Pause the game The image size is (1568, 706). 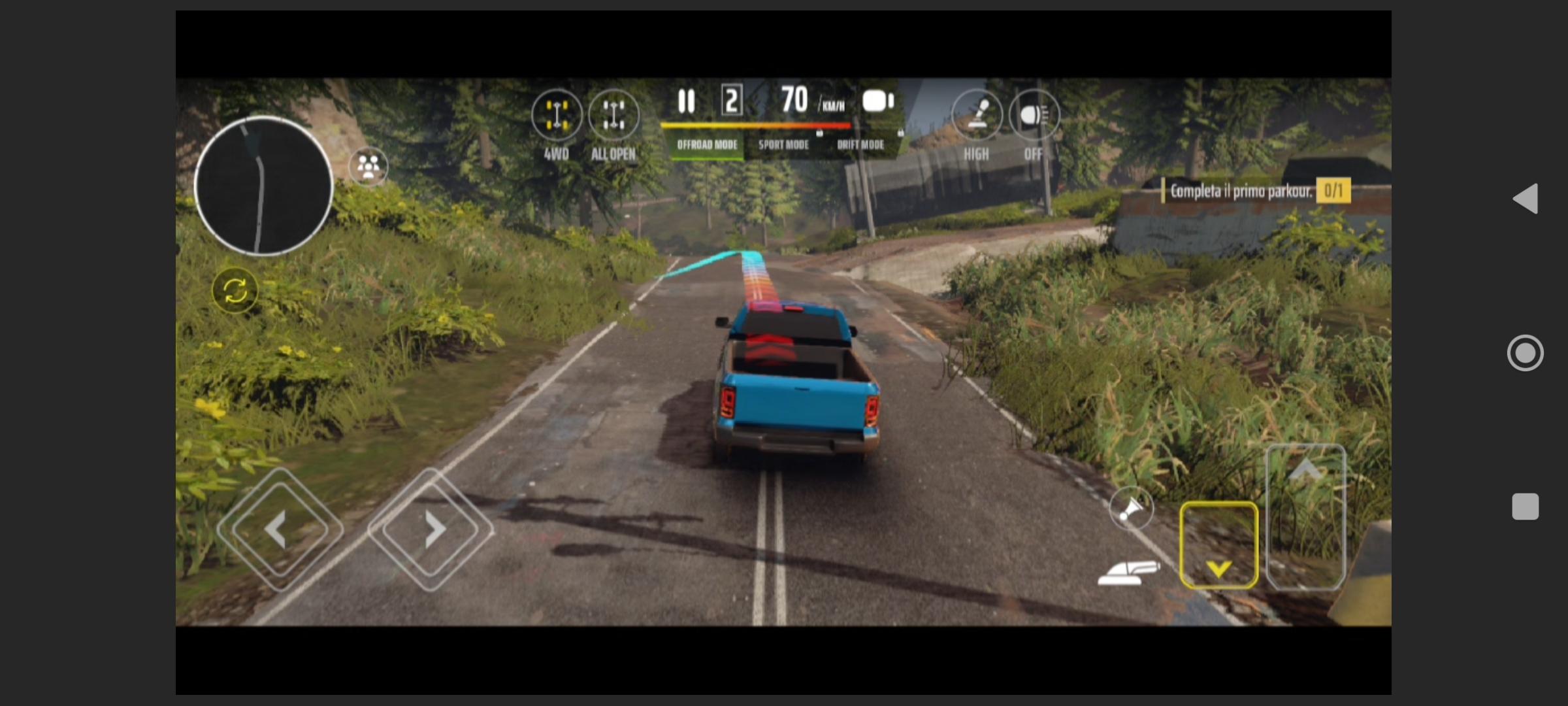[x=686, y=101]
